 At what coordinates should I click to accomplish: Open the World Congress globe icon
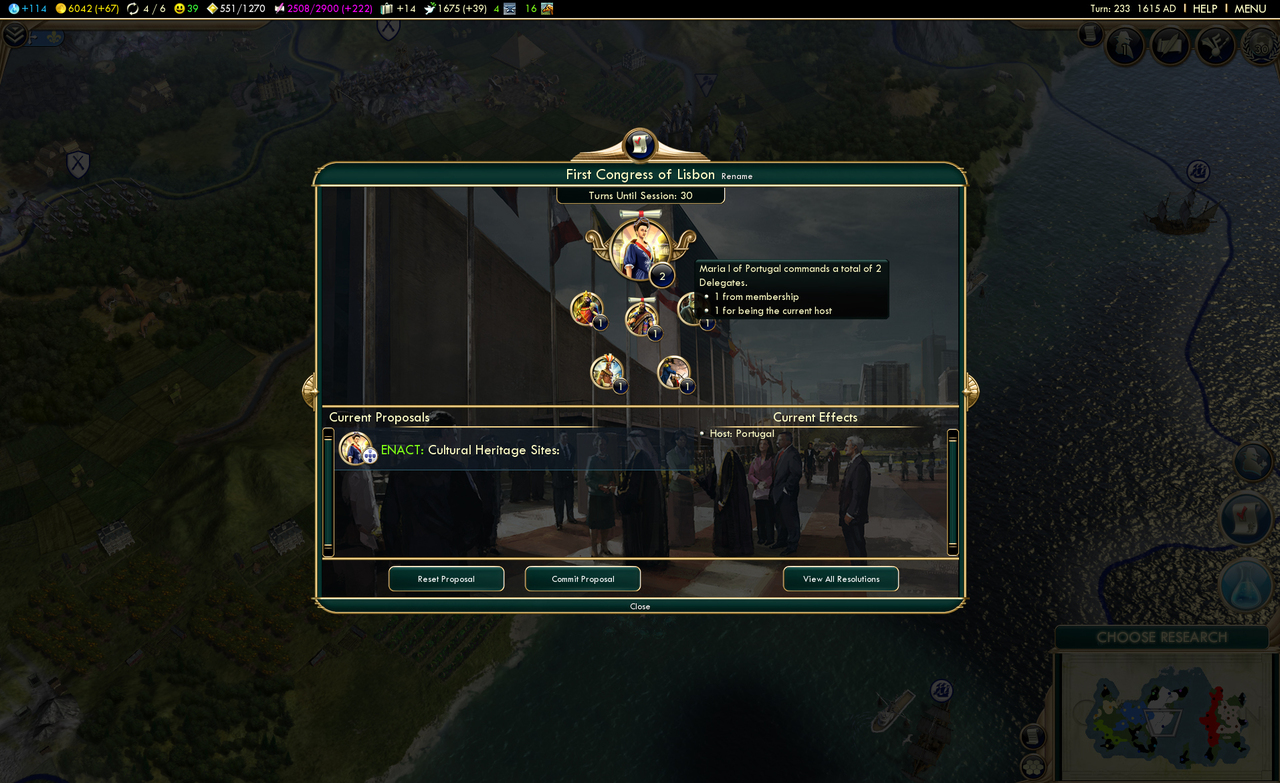click(x=1262, y=45)
